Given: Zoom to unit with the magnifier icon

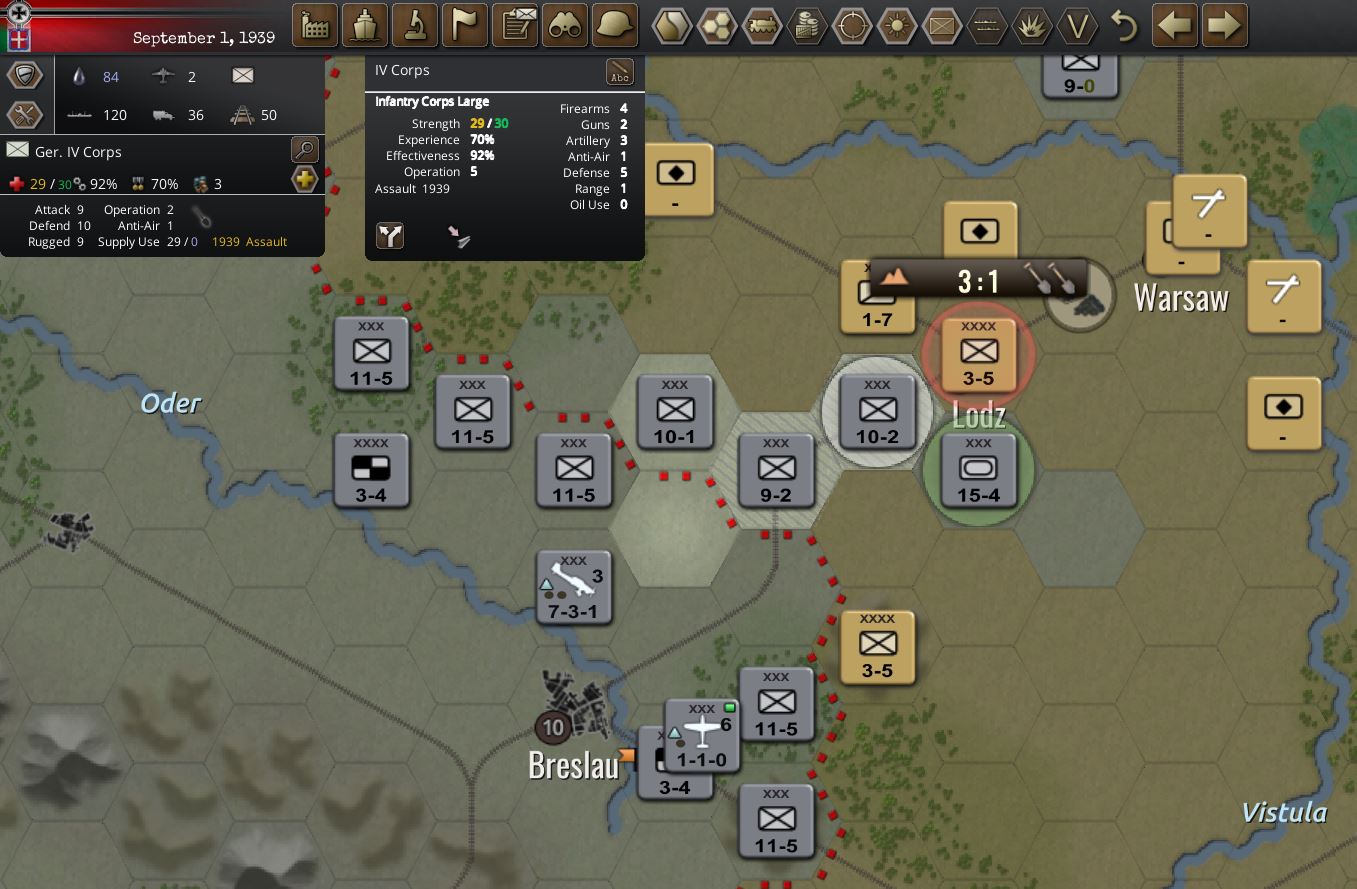Looking at the screenshot, I should pyautogui.click(x=303, y=149).
